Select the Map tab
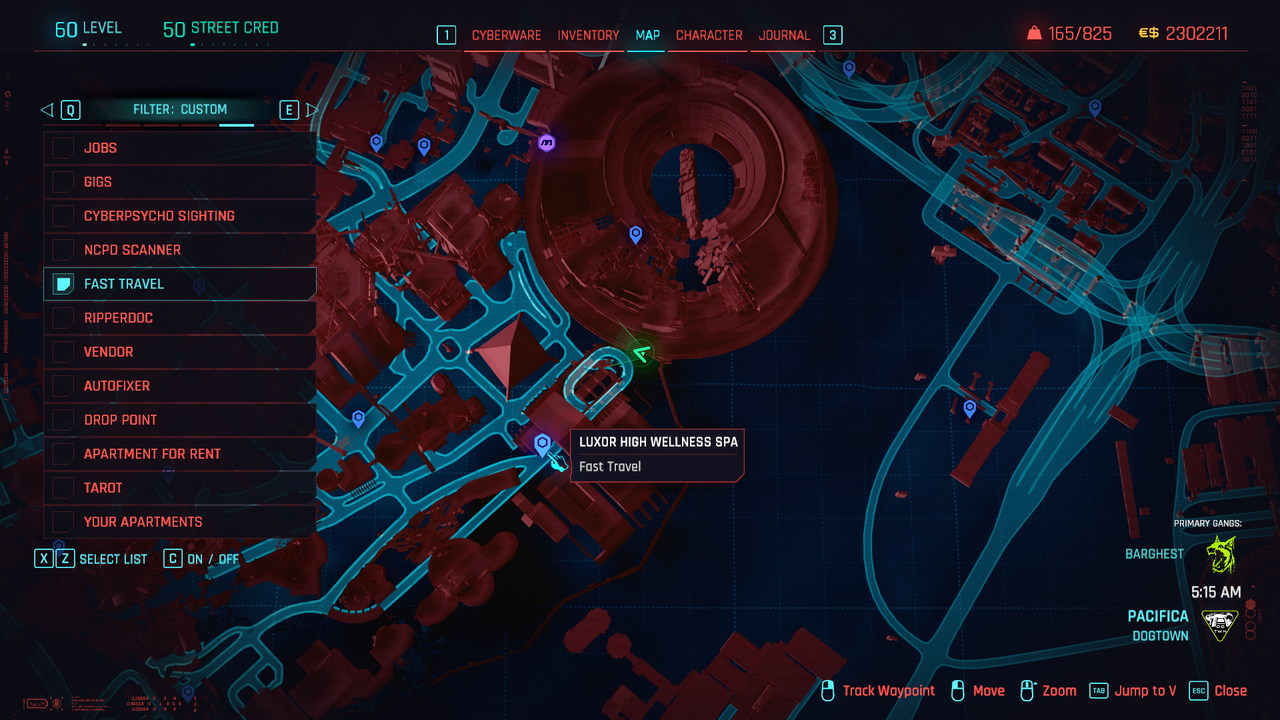1280x720 pixels. point(647,35)
